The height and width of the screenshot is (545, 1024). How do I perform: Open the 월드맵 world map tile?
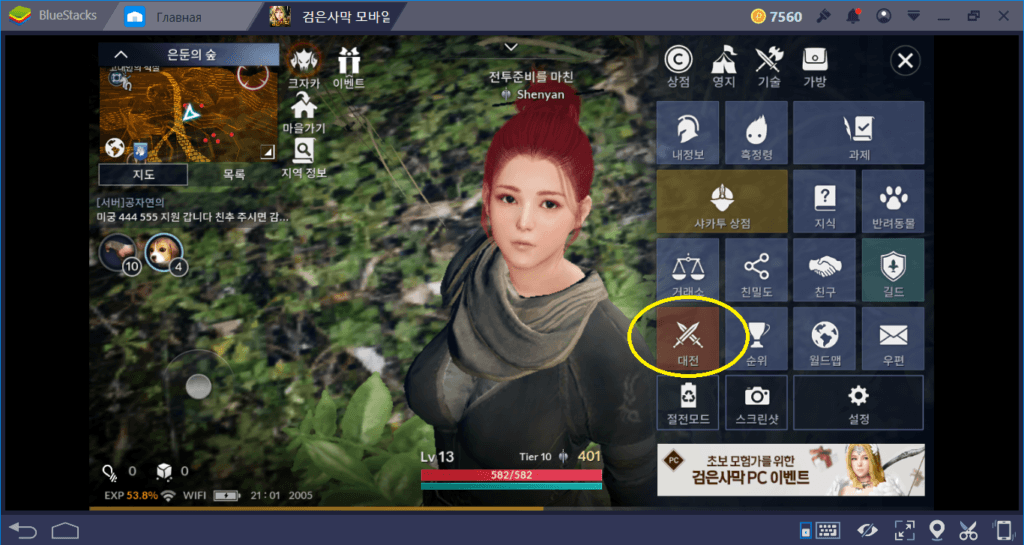pyautogui.click(x=824, y=338)
